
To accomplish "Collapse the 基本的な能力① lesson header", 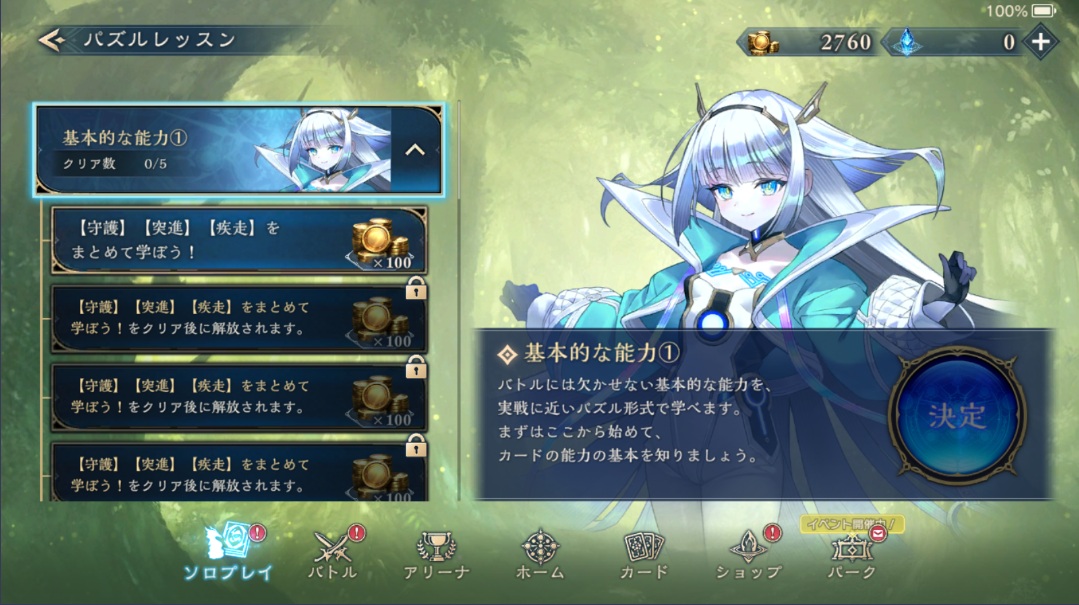I will [415, 150].
